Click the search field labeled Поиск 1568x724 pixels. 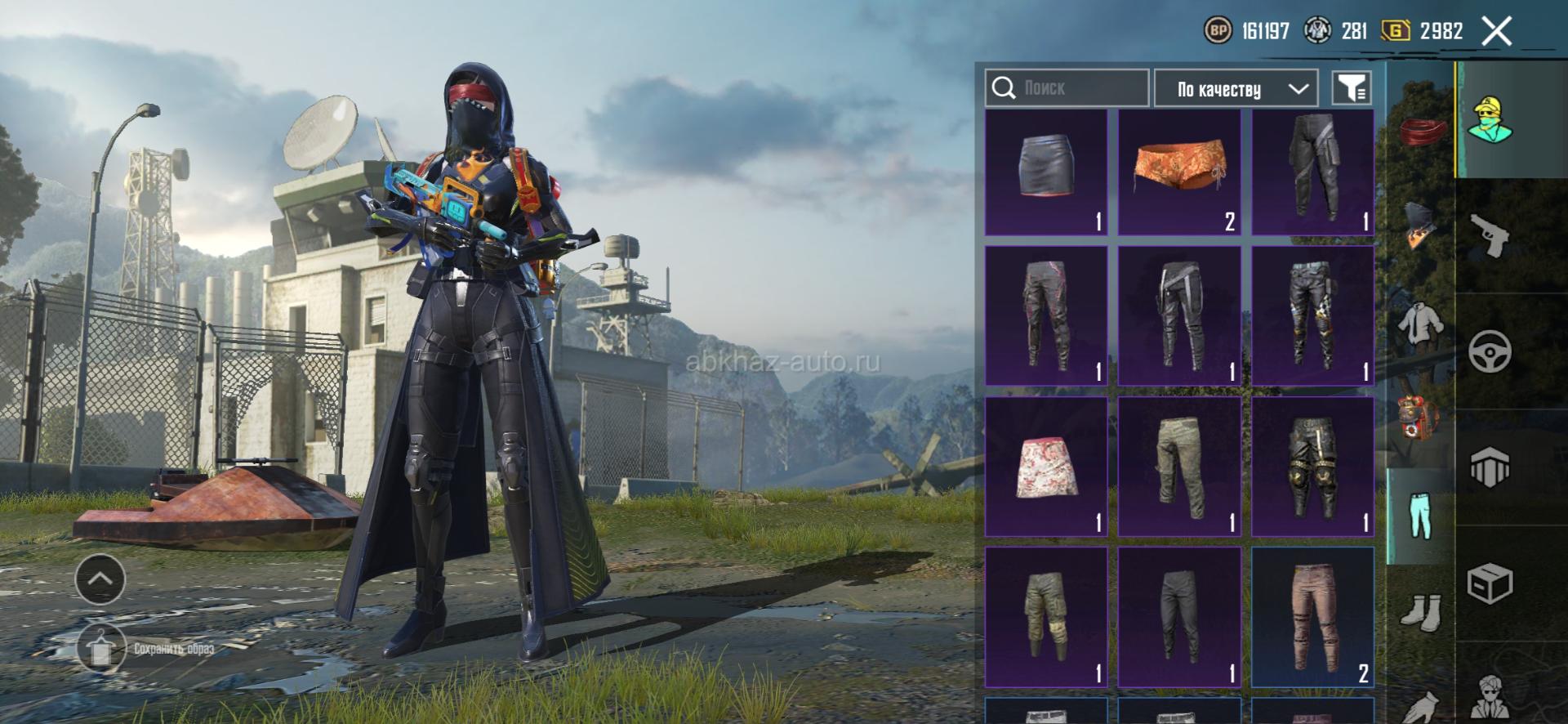1067,87
